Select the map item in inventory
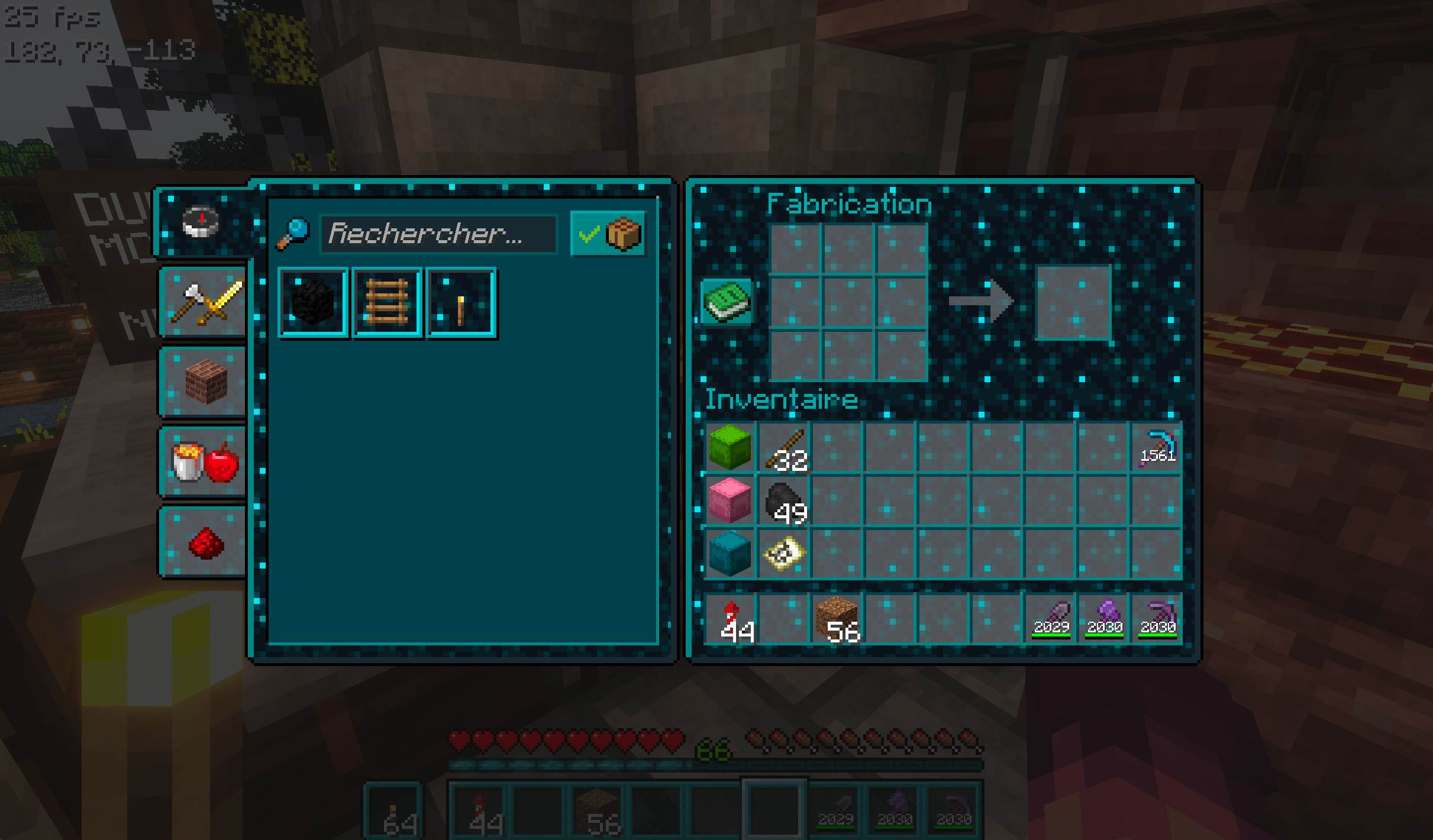This screenshot has width=1433, height=840. click(784, 554)
